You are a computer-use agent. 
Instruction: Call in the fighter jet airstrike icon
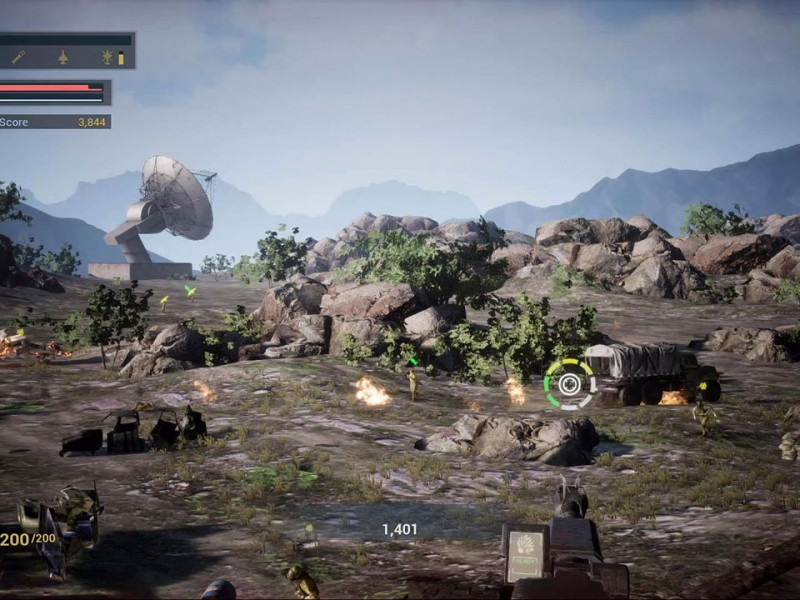click(x=63, y=57)
